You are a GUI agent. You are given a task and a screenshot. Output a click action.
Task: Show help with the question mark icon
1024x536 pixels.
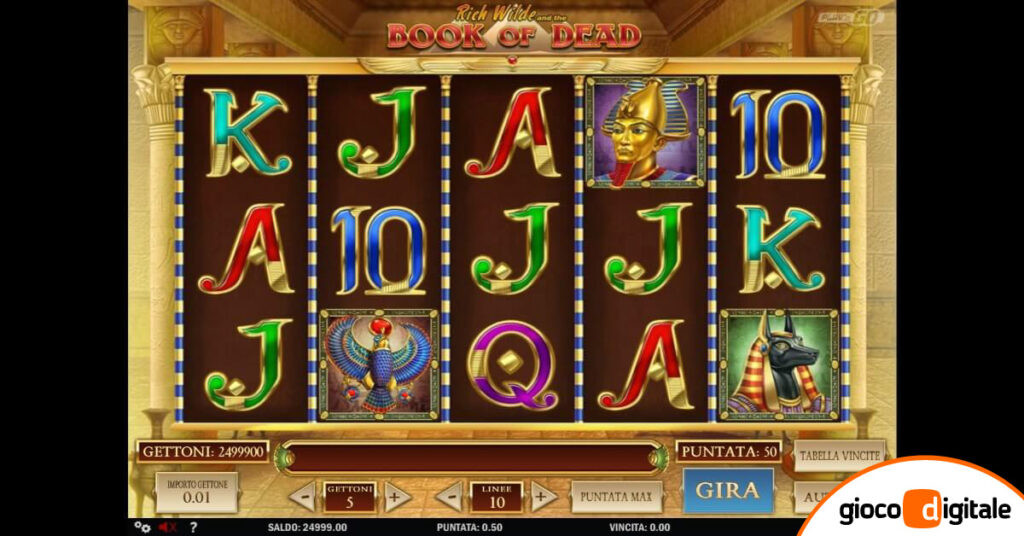click(193, 527)
